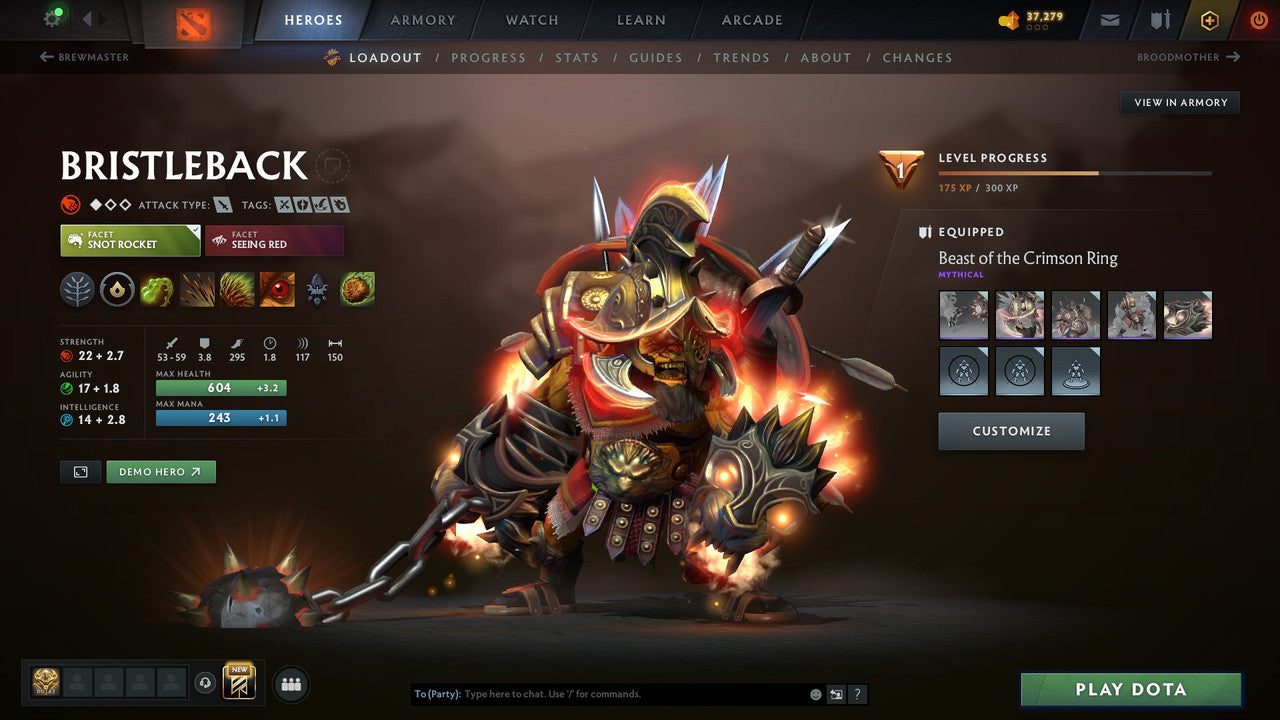The width and height of the screenshot is (1280, 720).
Task: Click the PLAY DOTA button
Action: tap(1130, 689)
